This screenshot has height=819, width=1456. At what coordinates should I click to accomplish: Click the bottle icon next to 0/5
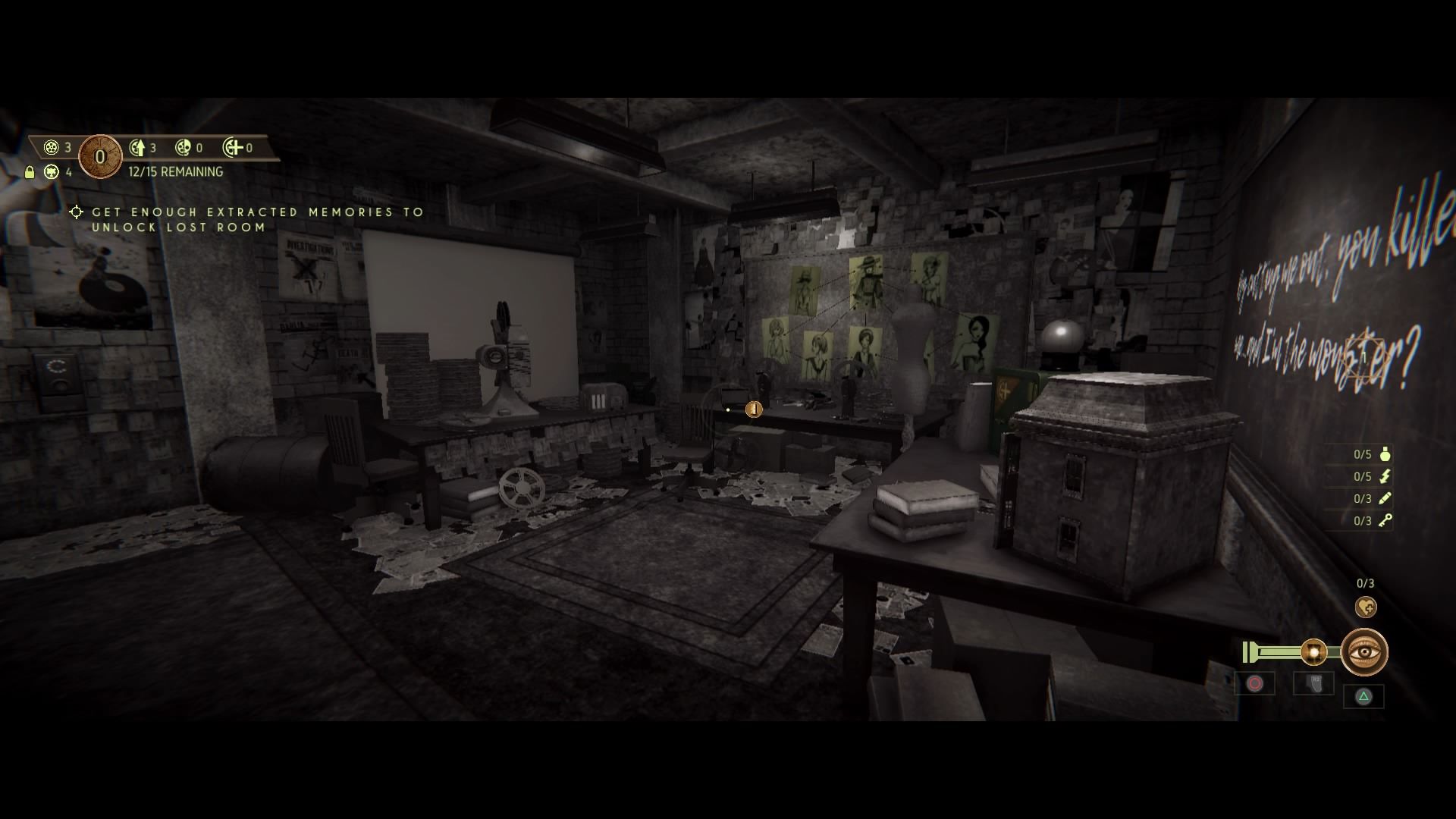coord(1384,455)
